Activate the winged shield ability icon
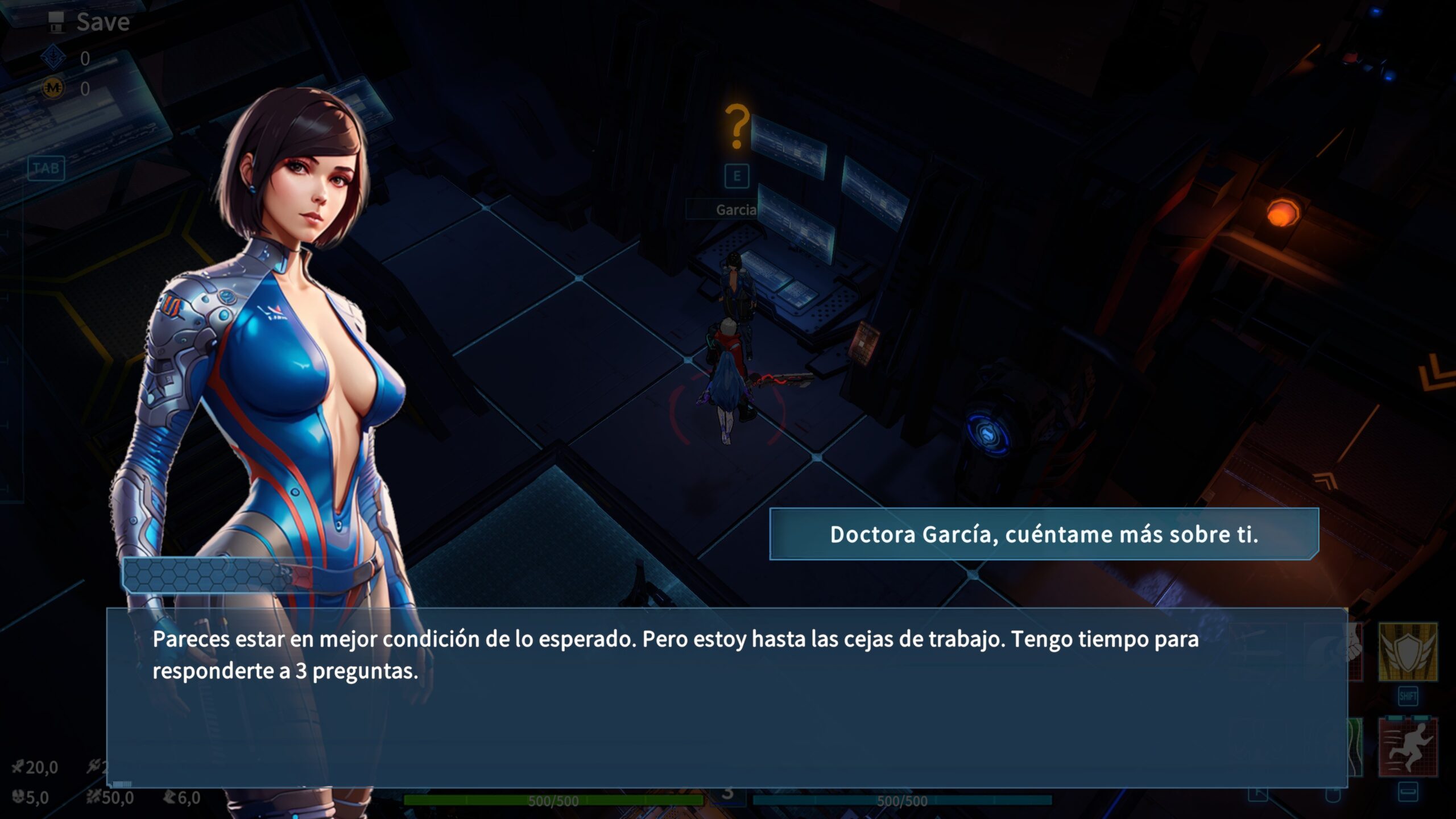This screenshot has width=1456, height=819. pos(1408,652)
